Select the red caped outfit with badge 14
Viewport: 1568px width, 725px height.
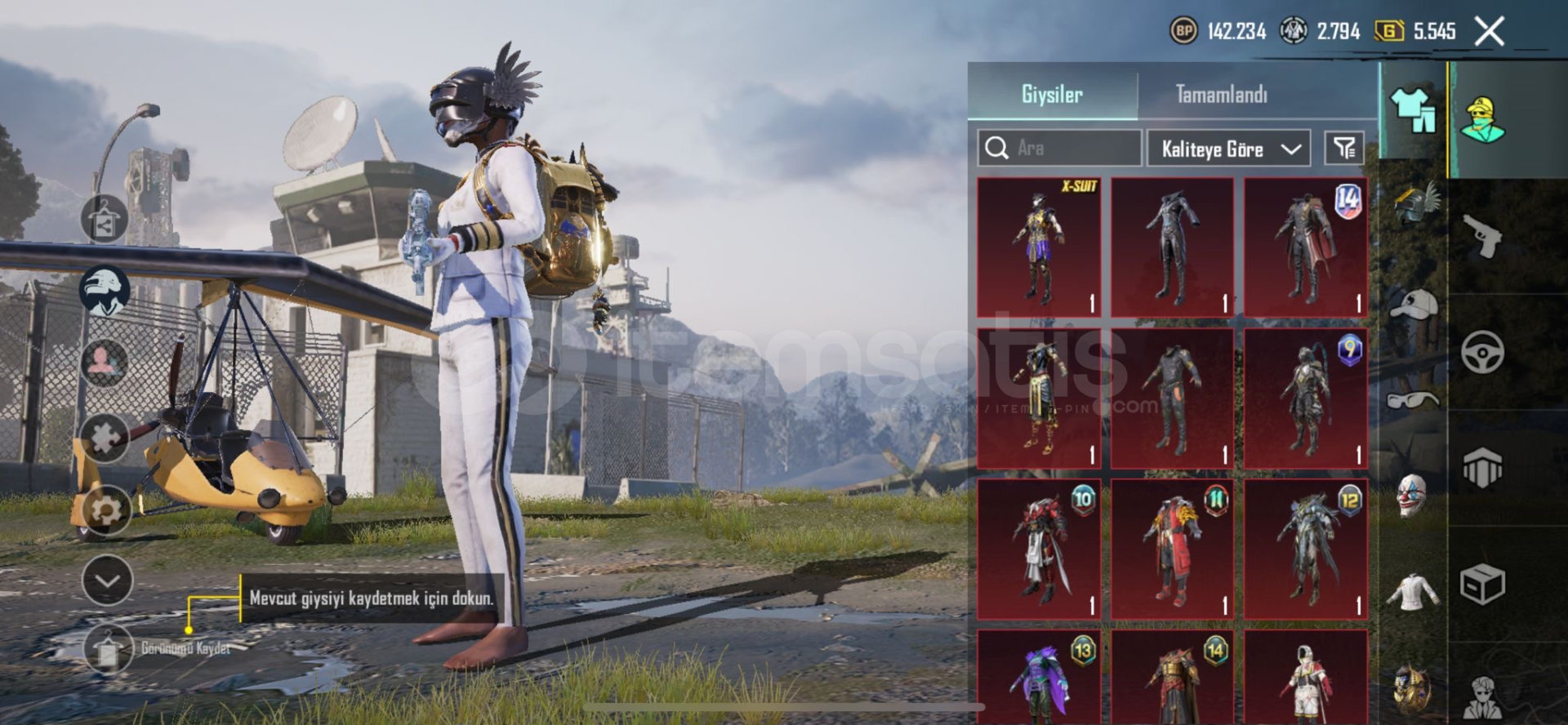(x=1306, y=247)
